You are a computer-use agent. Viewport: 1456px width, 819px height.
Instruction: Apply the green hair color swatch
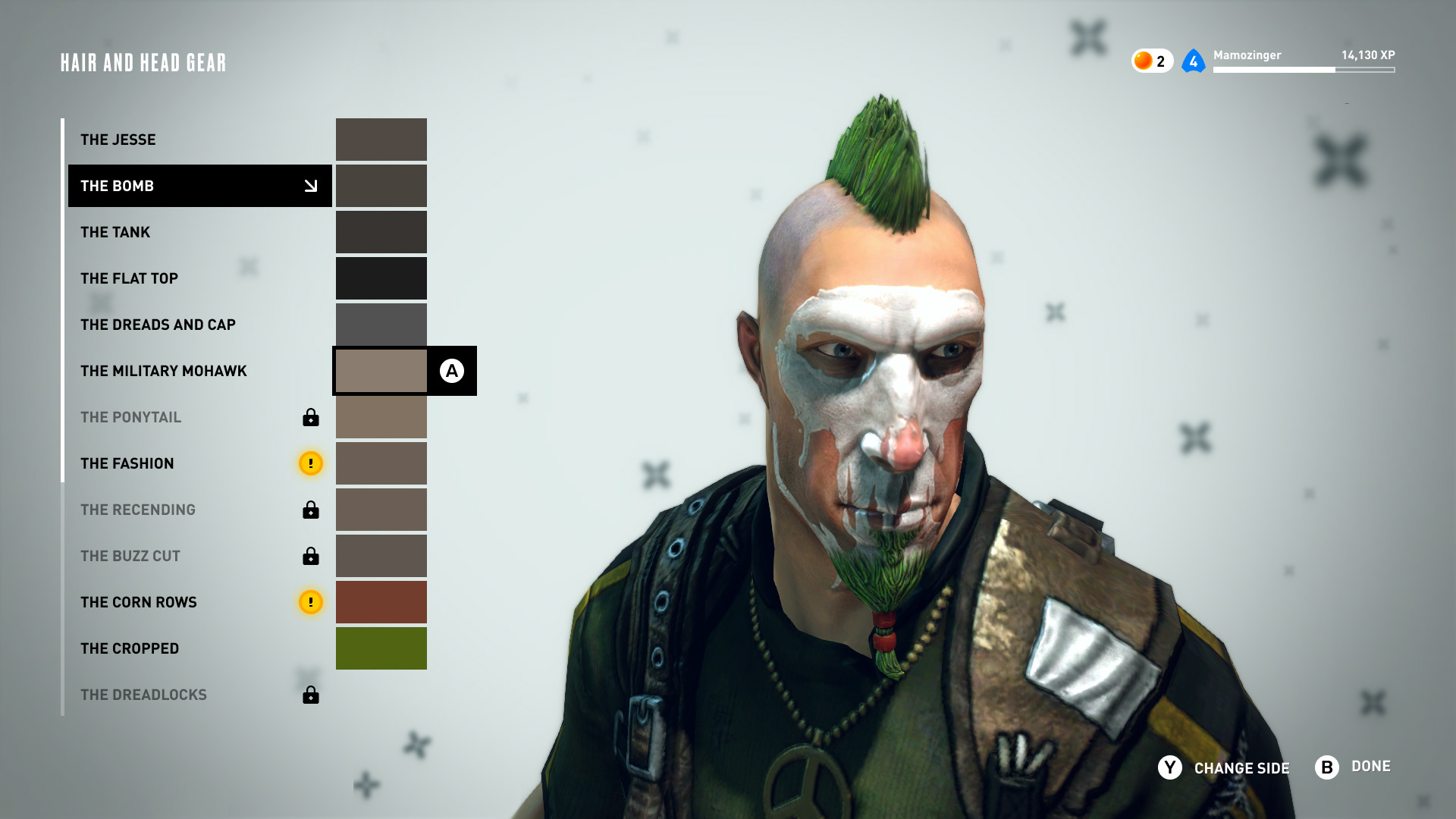[x=381, y=648]
